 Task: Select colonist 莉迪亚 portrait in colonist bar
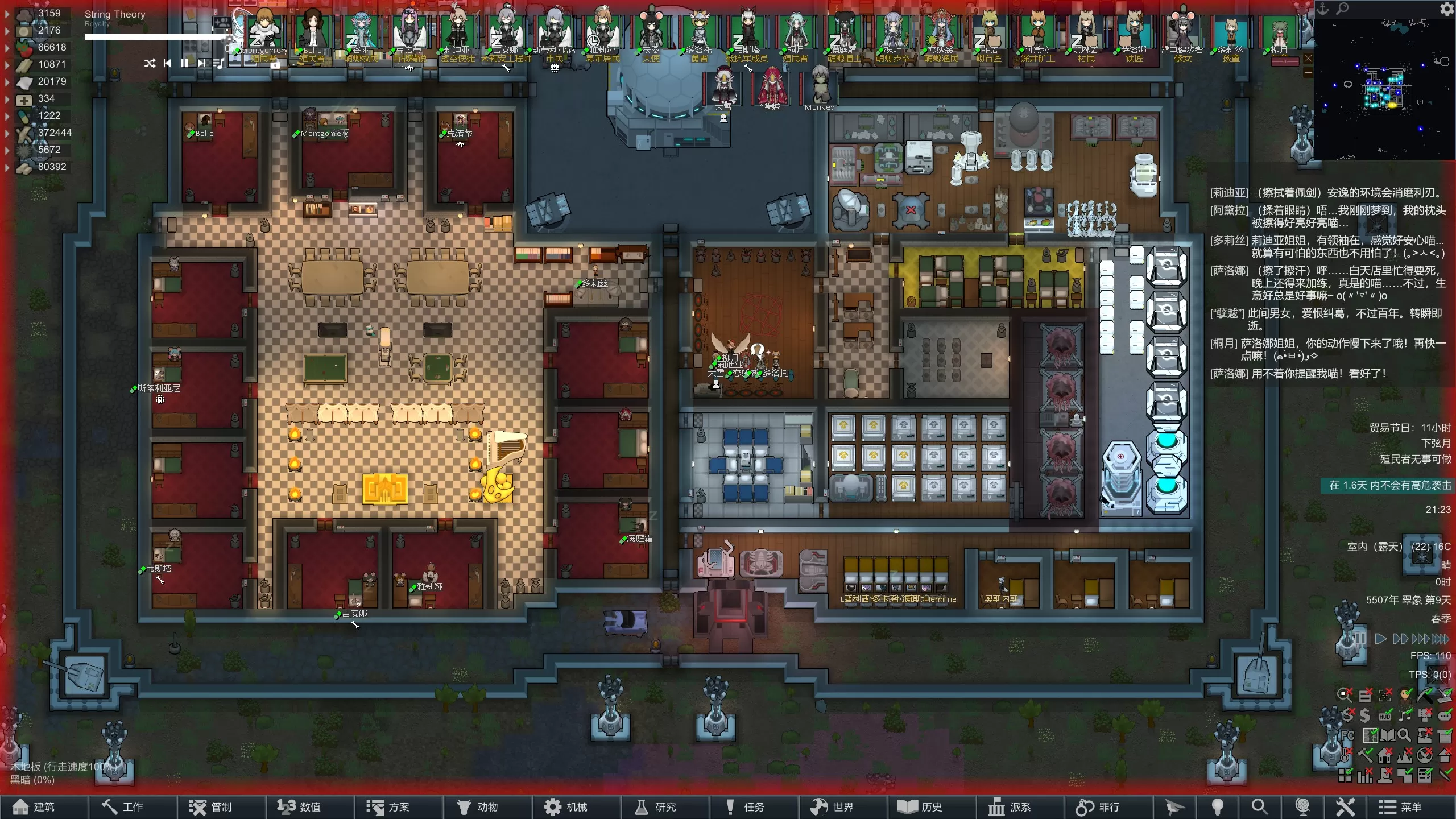[x=457, y=33]
